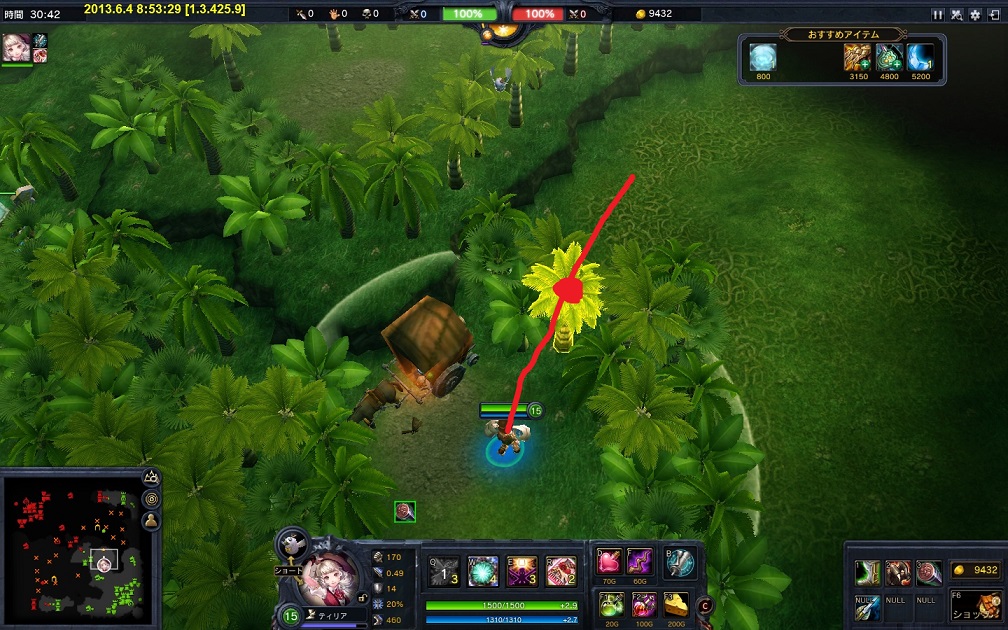Open the gear settings menu
Viewport: 1008px width, 630px height.
(975, 15)
